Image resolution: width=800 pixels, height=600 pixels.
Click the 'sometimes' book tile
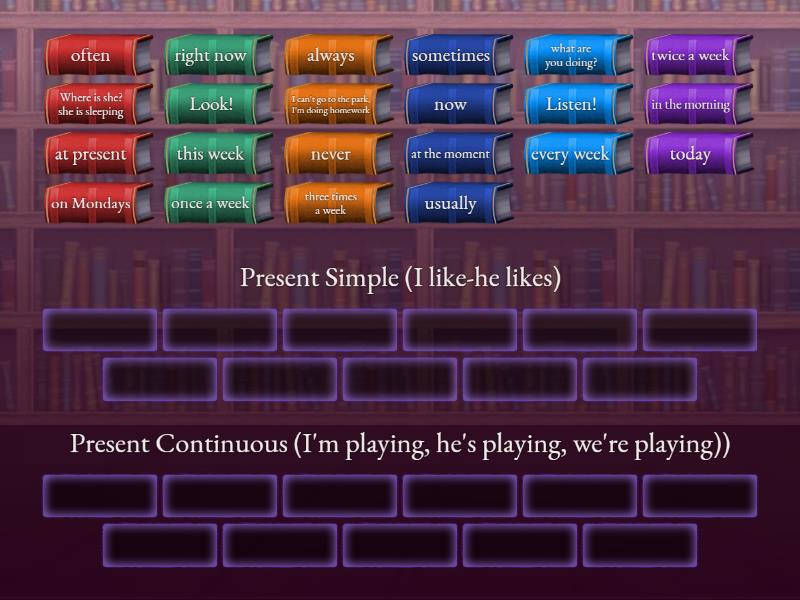pos(451,56)
